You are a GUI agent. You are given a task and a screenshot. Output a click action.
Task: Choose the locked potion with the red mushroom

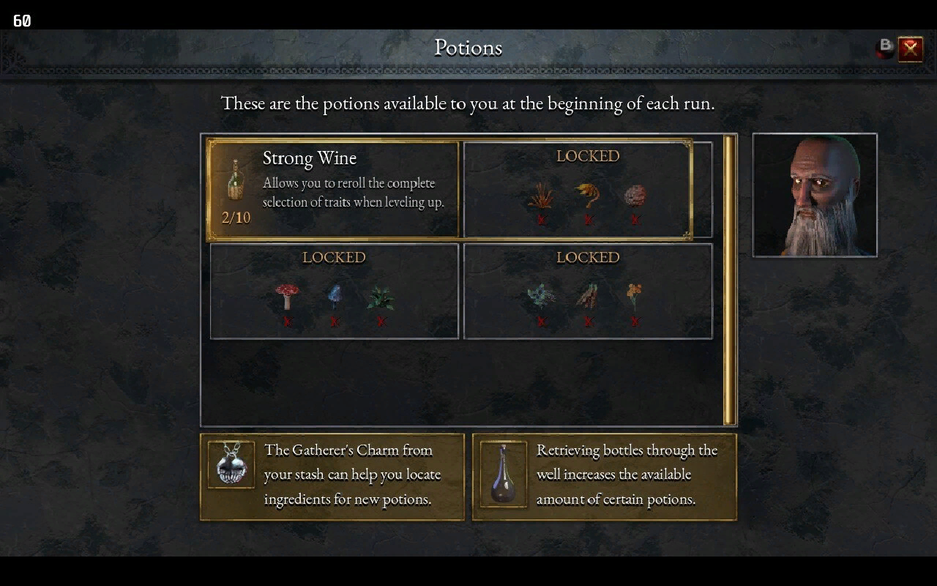[x=334, y=291]
